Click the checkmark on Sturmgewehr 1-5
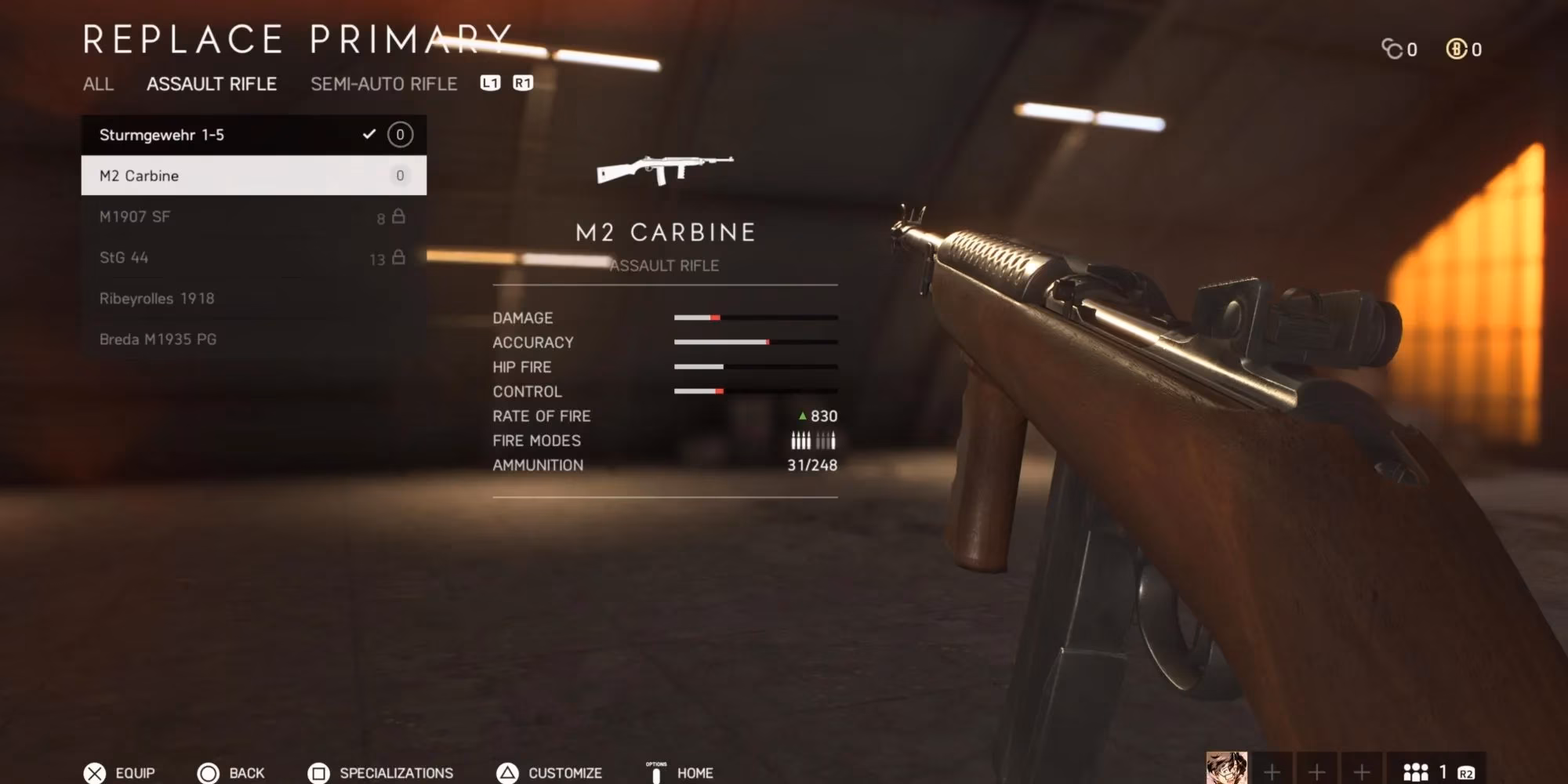The image size is (1568, 784). [x=368, y=135]
